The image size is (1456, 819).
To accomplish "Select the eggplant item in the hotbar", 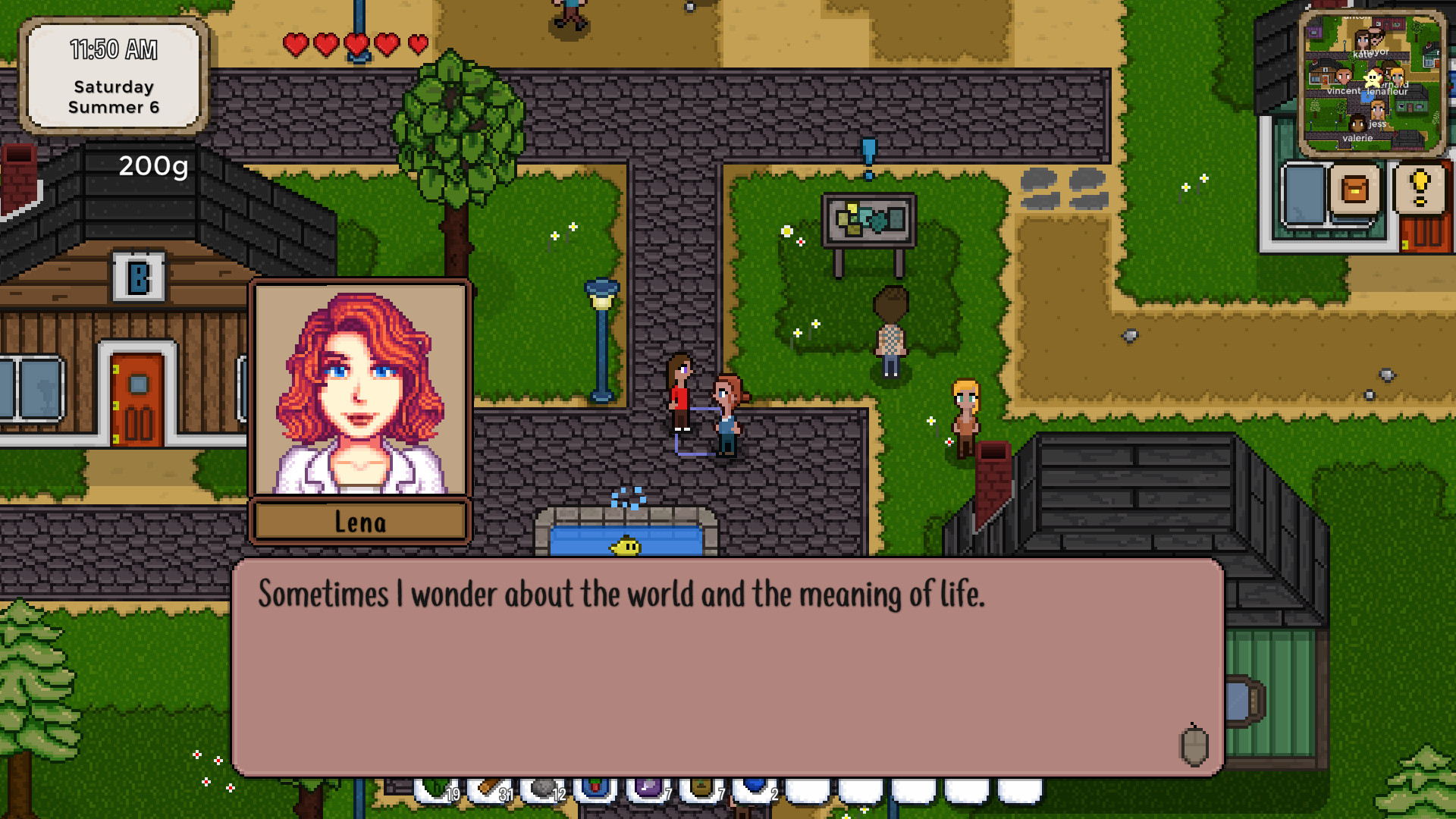I will coord(648,789).
